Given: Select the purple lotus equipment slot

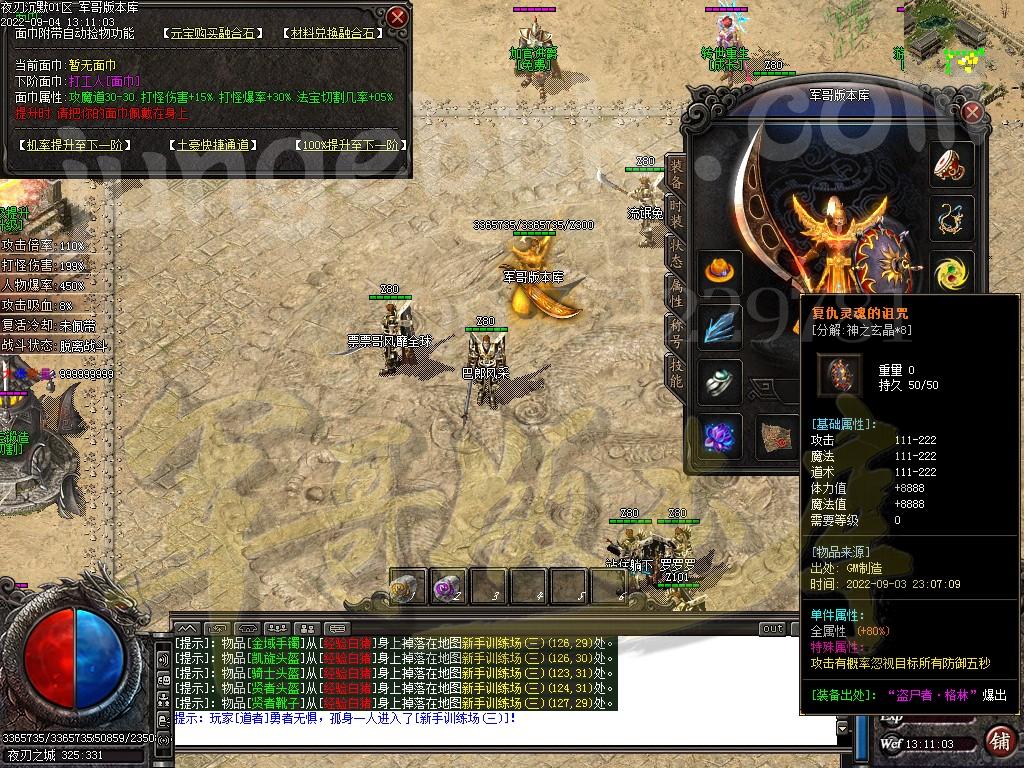Looking at the screenshot, I should click(x=720, y=436).
